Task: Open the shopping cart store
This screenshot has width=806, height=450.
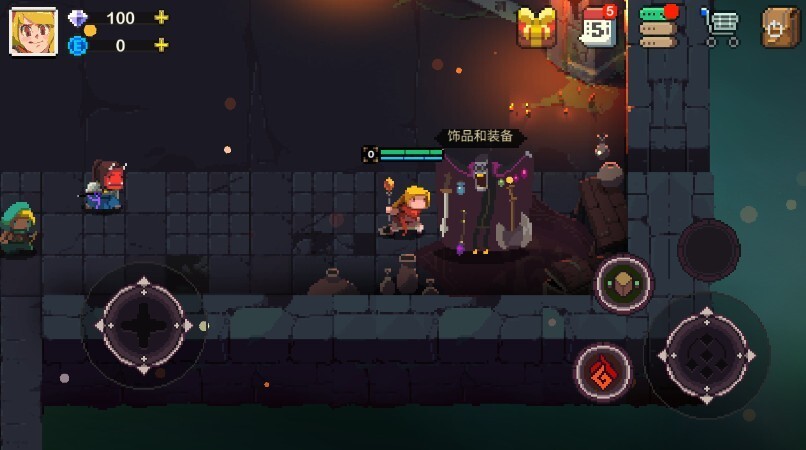Action: click(720, 27)
